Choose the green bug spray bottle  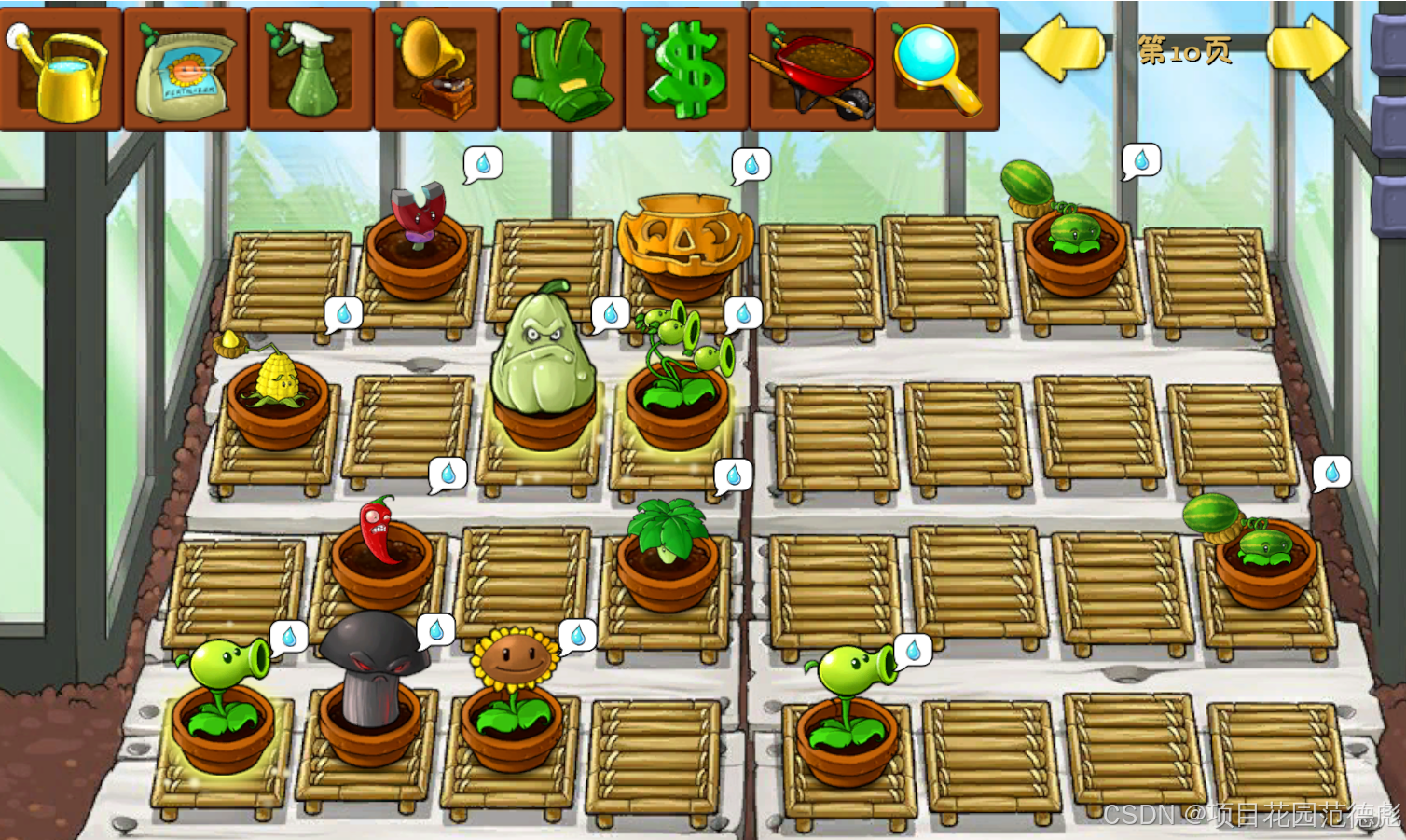tap(310, 71)
